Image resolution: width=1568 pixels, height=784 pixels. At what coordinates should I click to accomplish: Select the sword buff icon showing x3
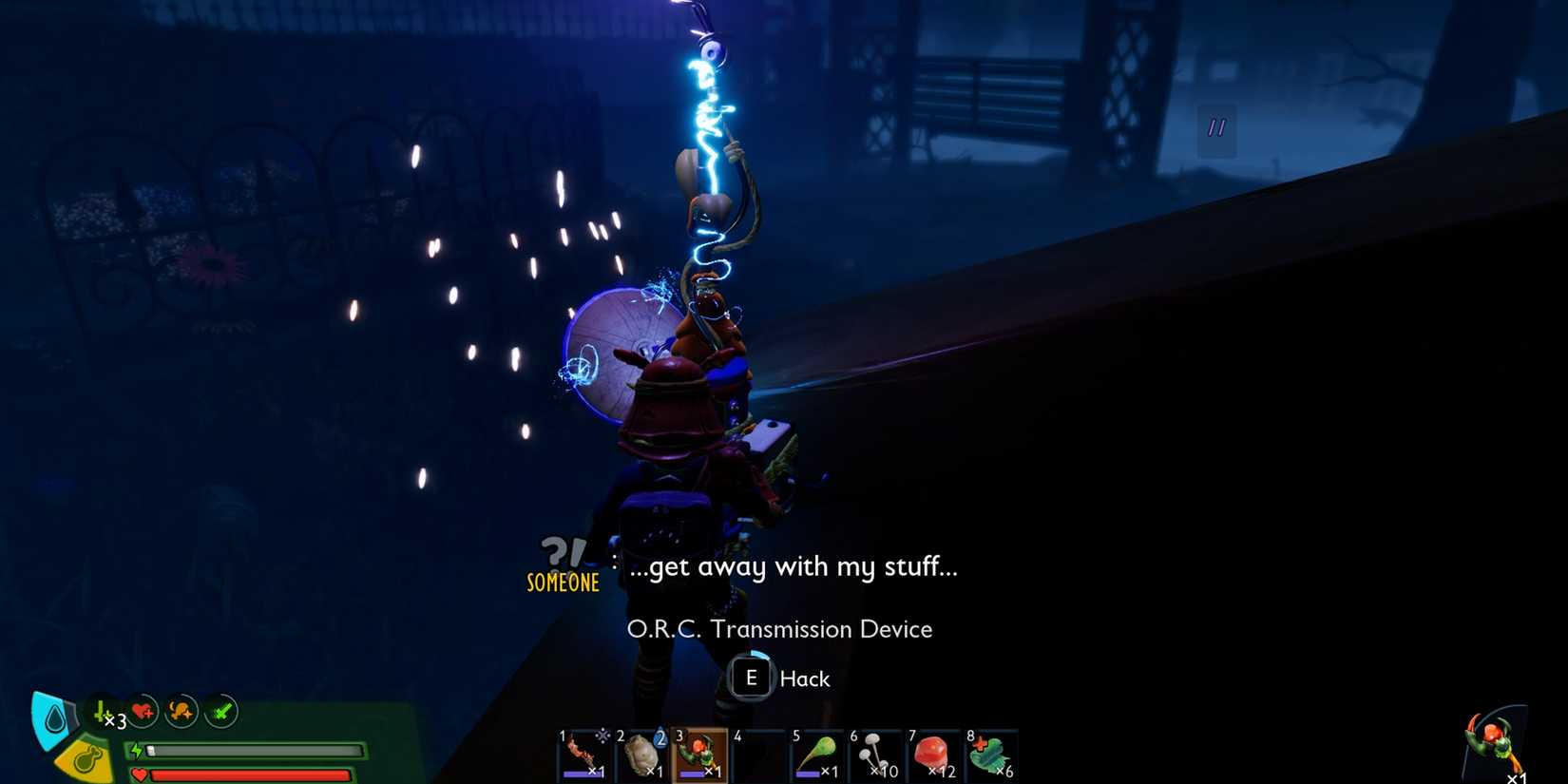101,713
